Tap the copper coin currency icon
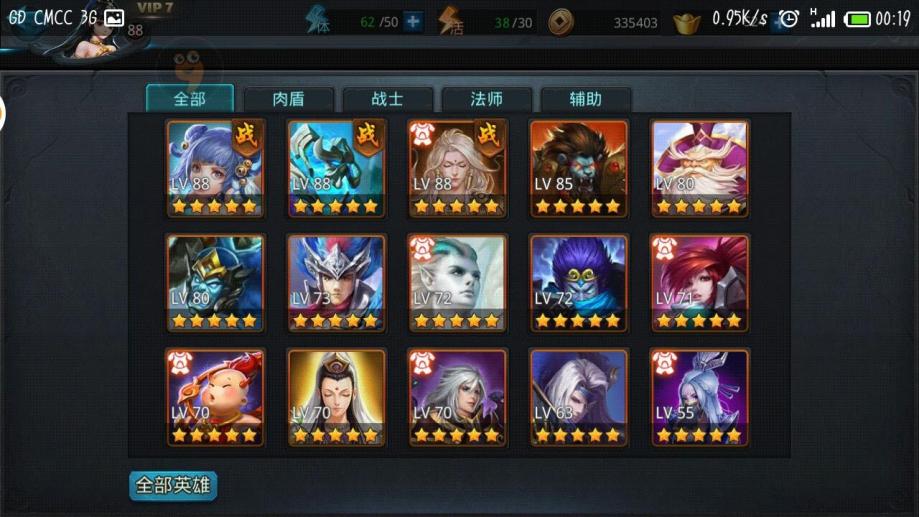 [561, 22]
